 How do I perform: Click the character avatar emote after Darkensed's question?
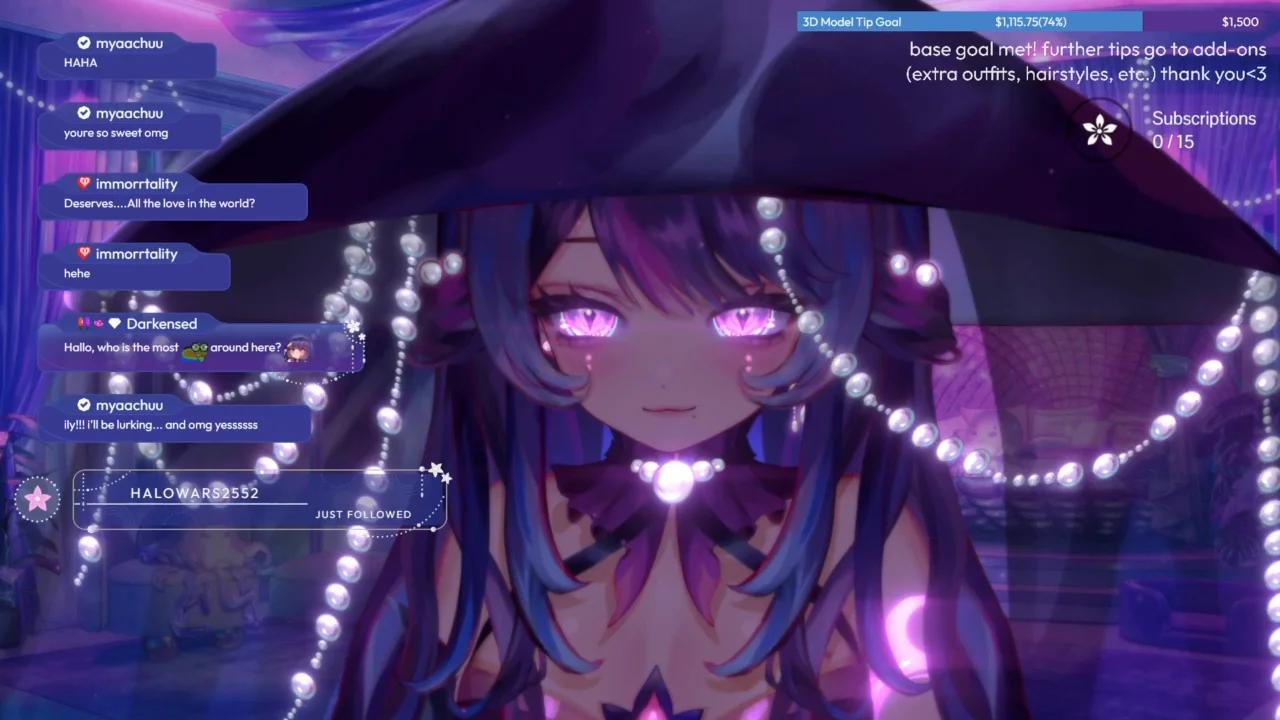pyautogui.click(x=298, y=349)
